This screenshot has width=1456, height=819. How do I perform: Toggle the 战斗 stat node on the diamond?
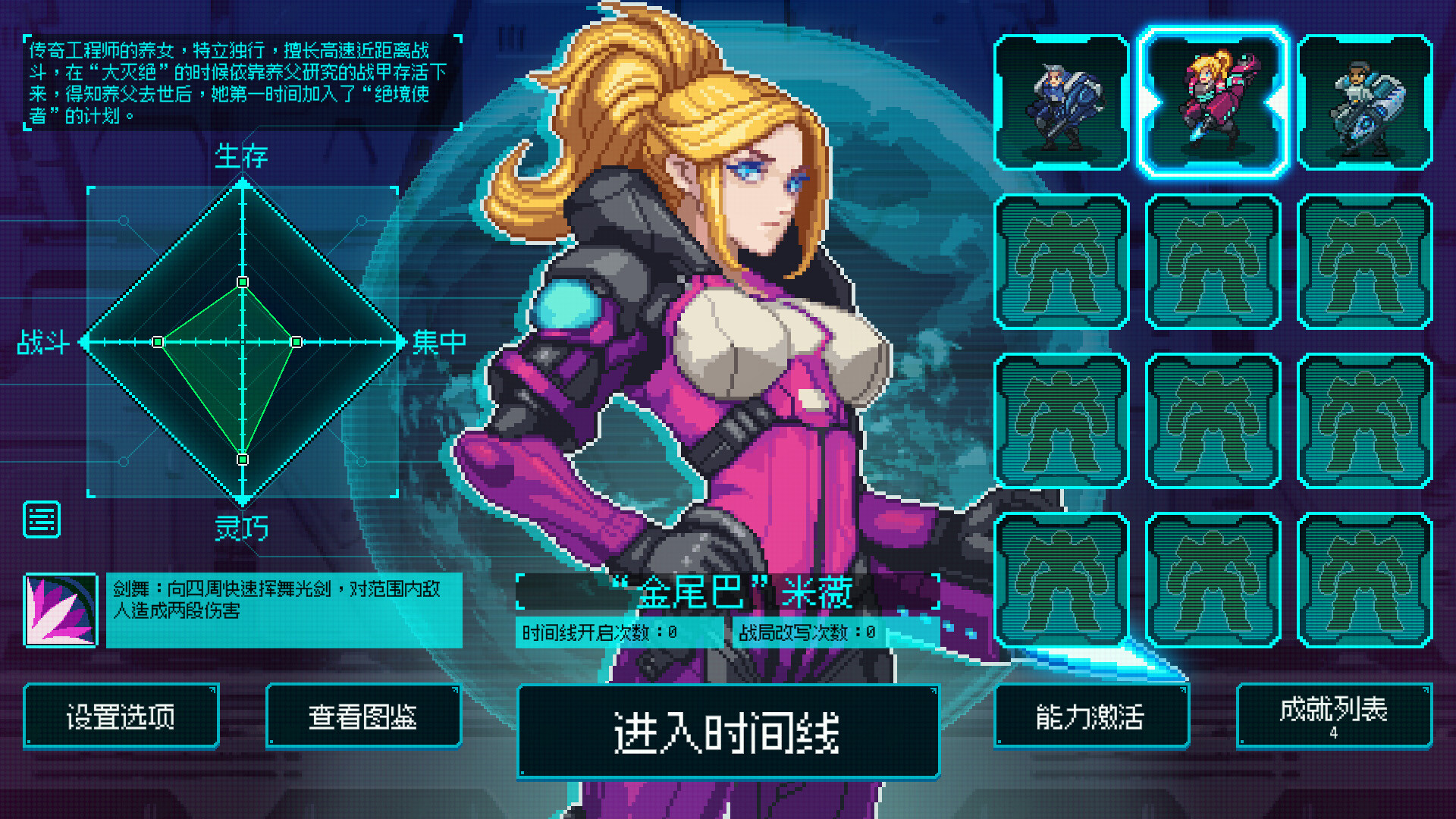click(157, 343)
